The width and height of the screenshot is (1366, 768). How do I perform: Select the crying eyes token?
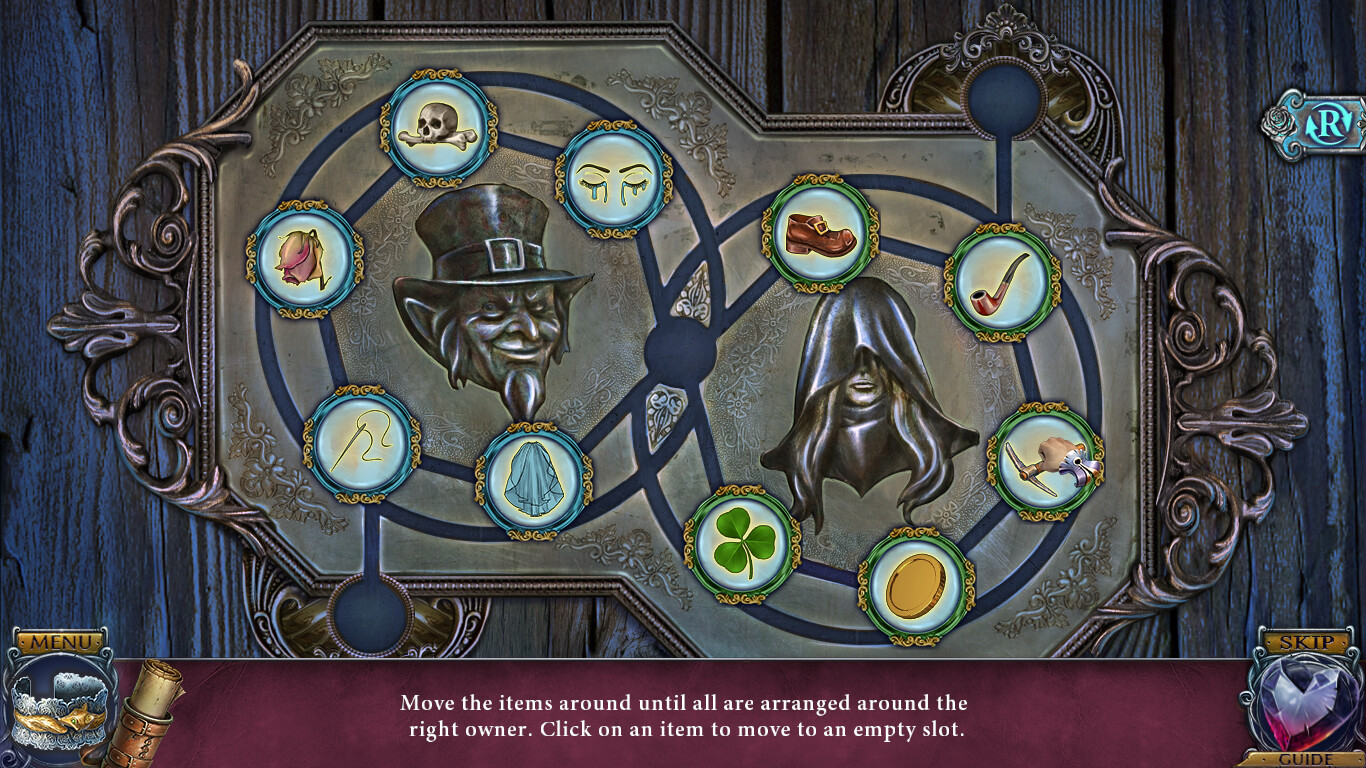[613, 179]
